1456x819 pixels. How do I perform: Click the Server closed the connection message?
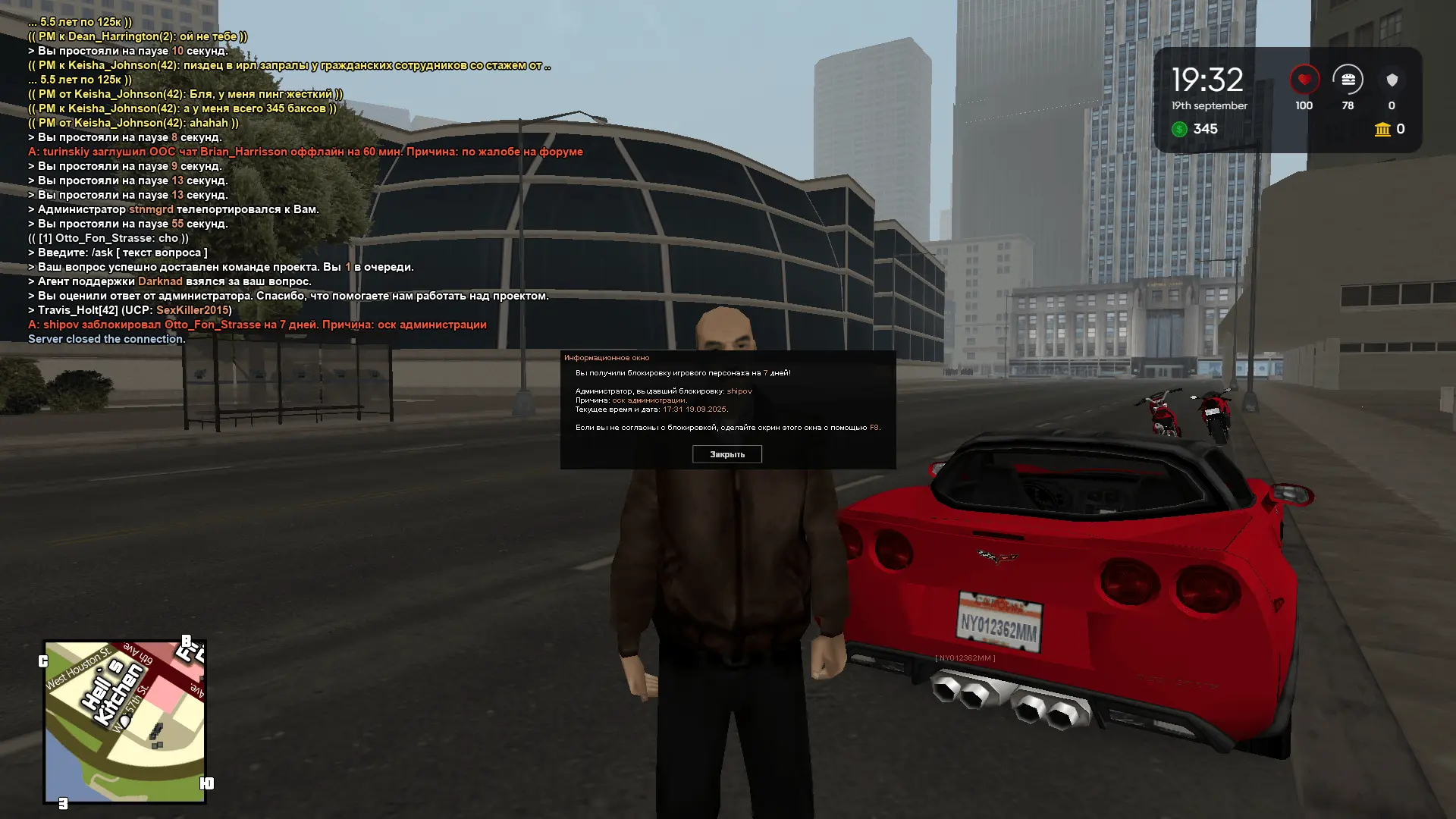[106, 339]
